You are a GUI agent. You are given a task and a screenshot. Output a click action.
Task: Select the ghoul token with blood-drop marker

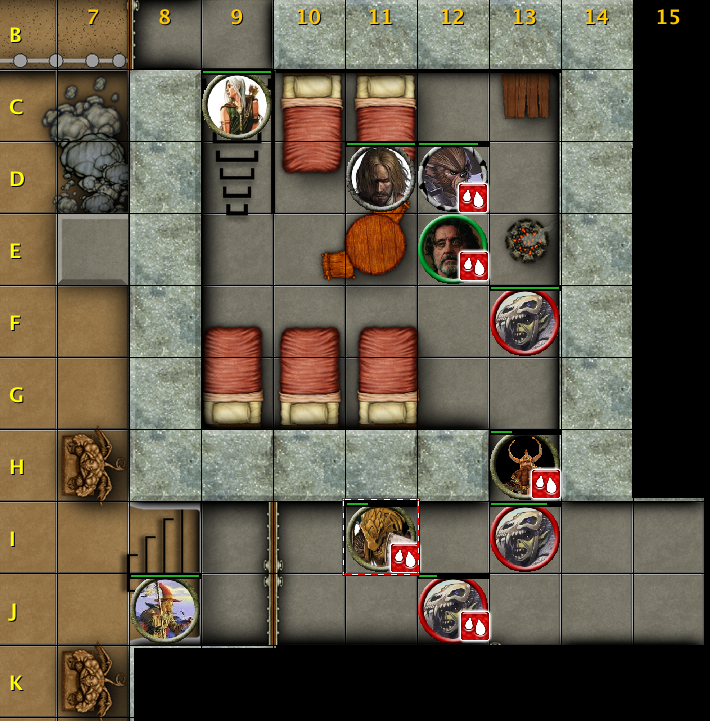[x=453, y=609]
